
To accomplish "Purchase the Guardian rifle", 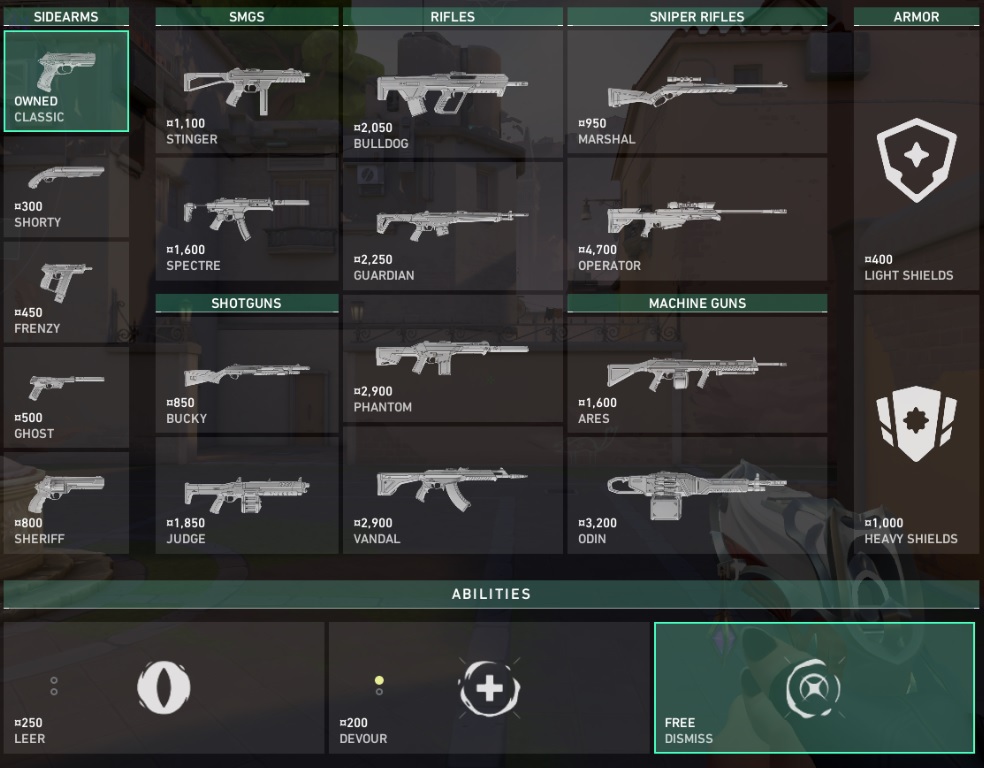I will [x=453, y=225].
